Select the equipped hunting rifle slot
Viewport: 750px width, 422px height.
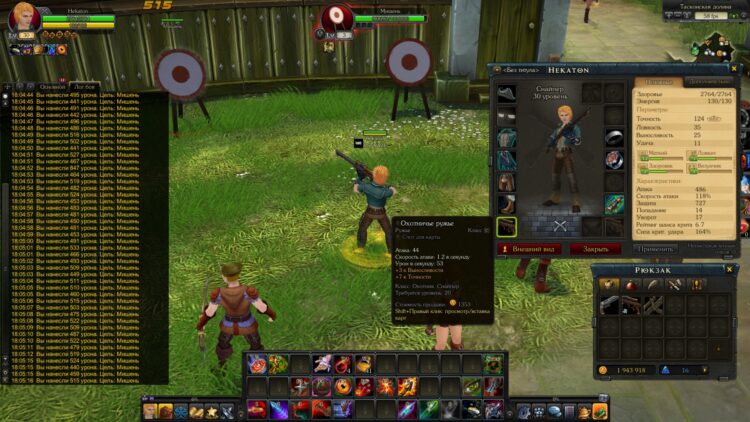(507, 226)
